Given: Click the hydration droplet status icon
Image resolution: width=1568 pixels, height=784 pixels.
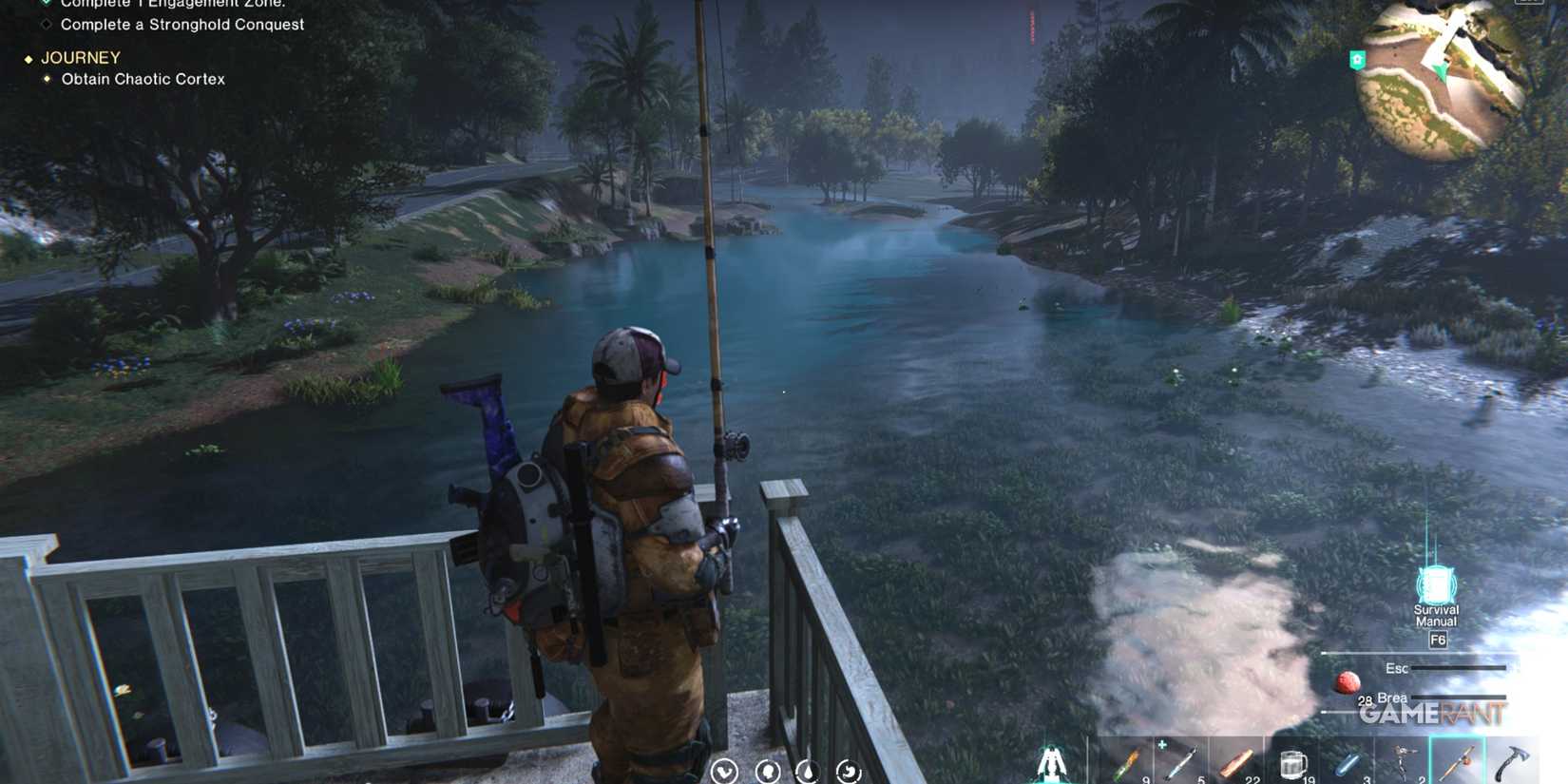Looking at the screenshot, I should [809, 772].
